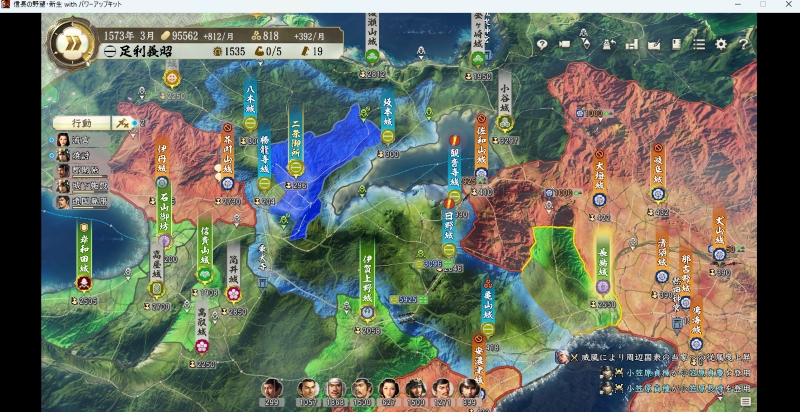The height and width of the screenshot is (412, 800).
Task: Select the bottom officer portrait in action list
Action: 62,201
